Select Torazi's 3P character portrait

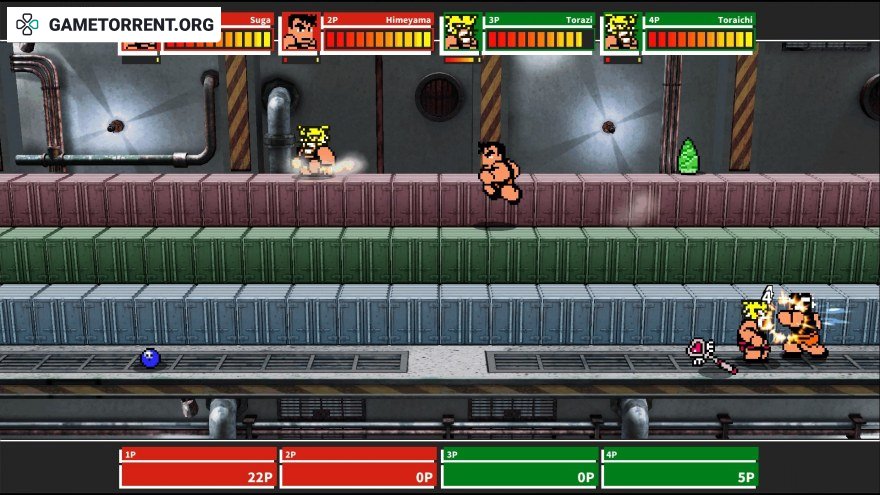460,32
